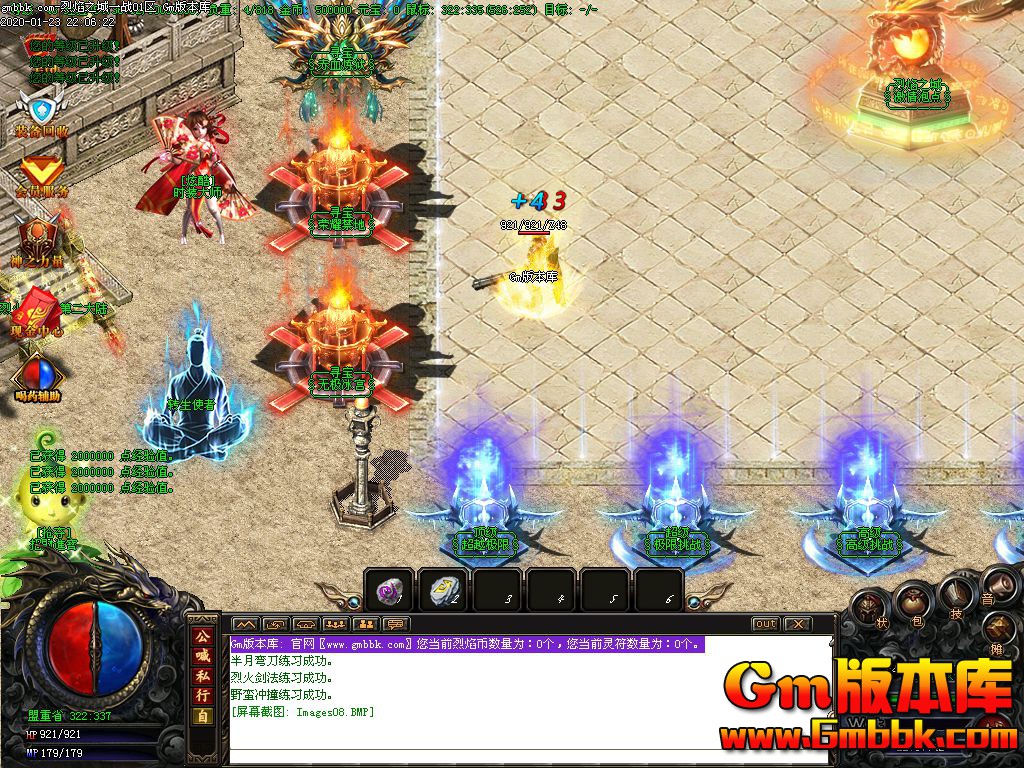Open the 技 skills button
1024x768 pixels.
tap(955, 596)
